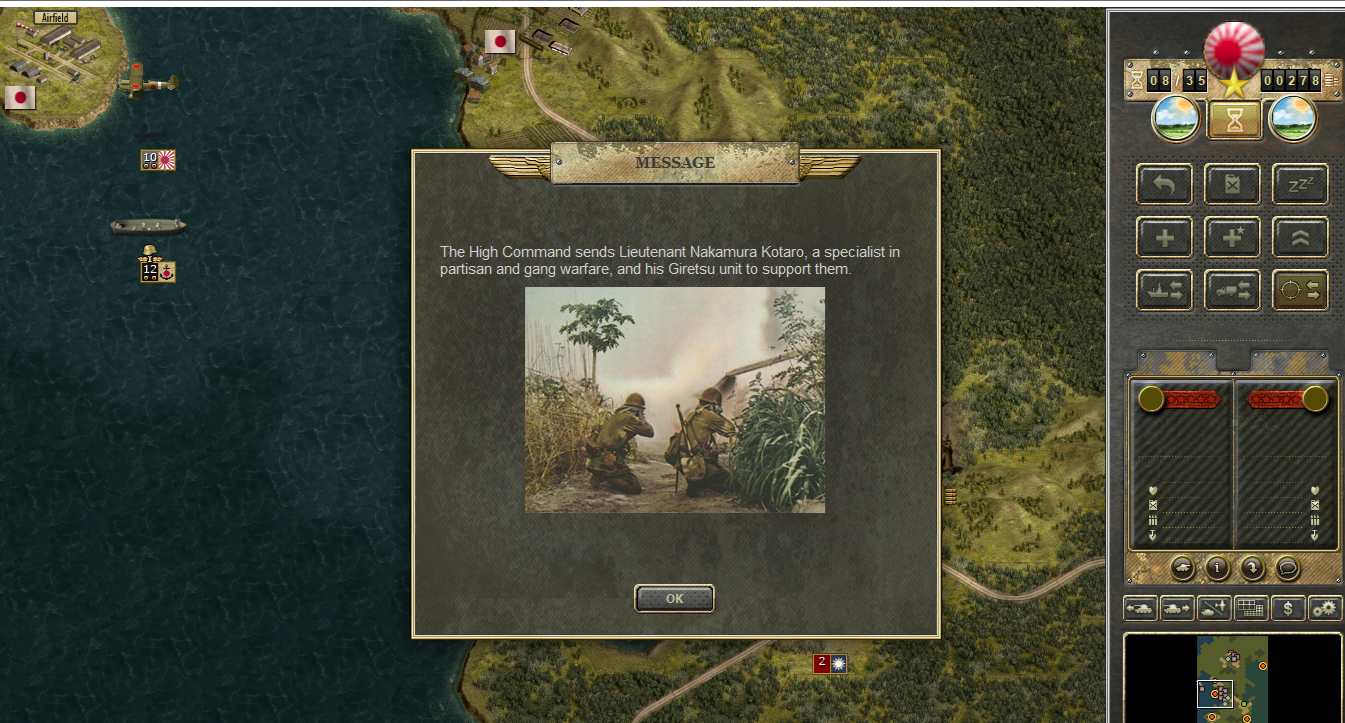The width and height of the screenshot is (1345, 723).
Task: Click the fuel canister supply button
Action: pyautogui.click(x=1232, y=184)
